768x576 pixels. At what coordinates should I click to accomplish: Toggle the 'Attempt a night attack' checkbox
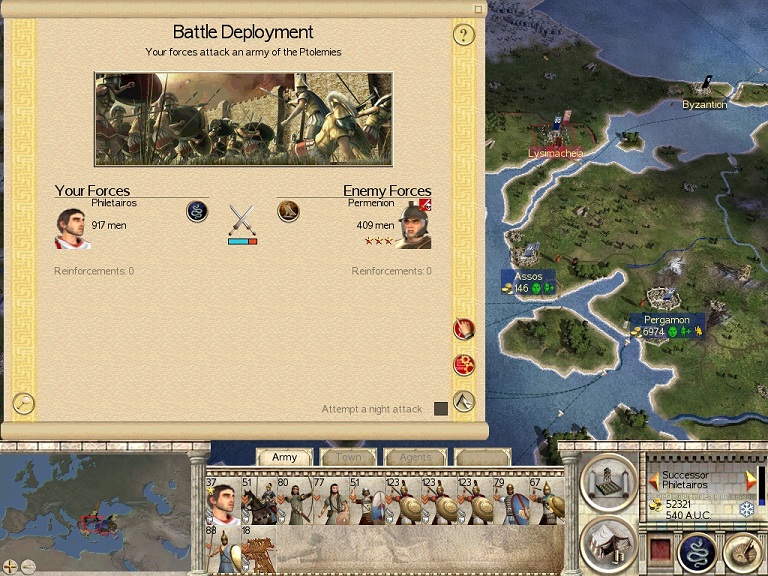441,409
